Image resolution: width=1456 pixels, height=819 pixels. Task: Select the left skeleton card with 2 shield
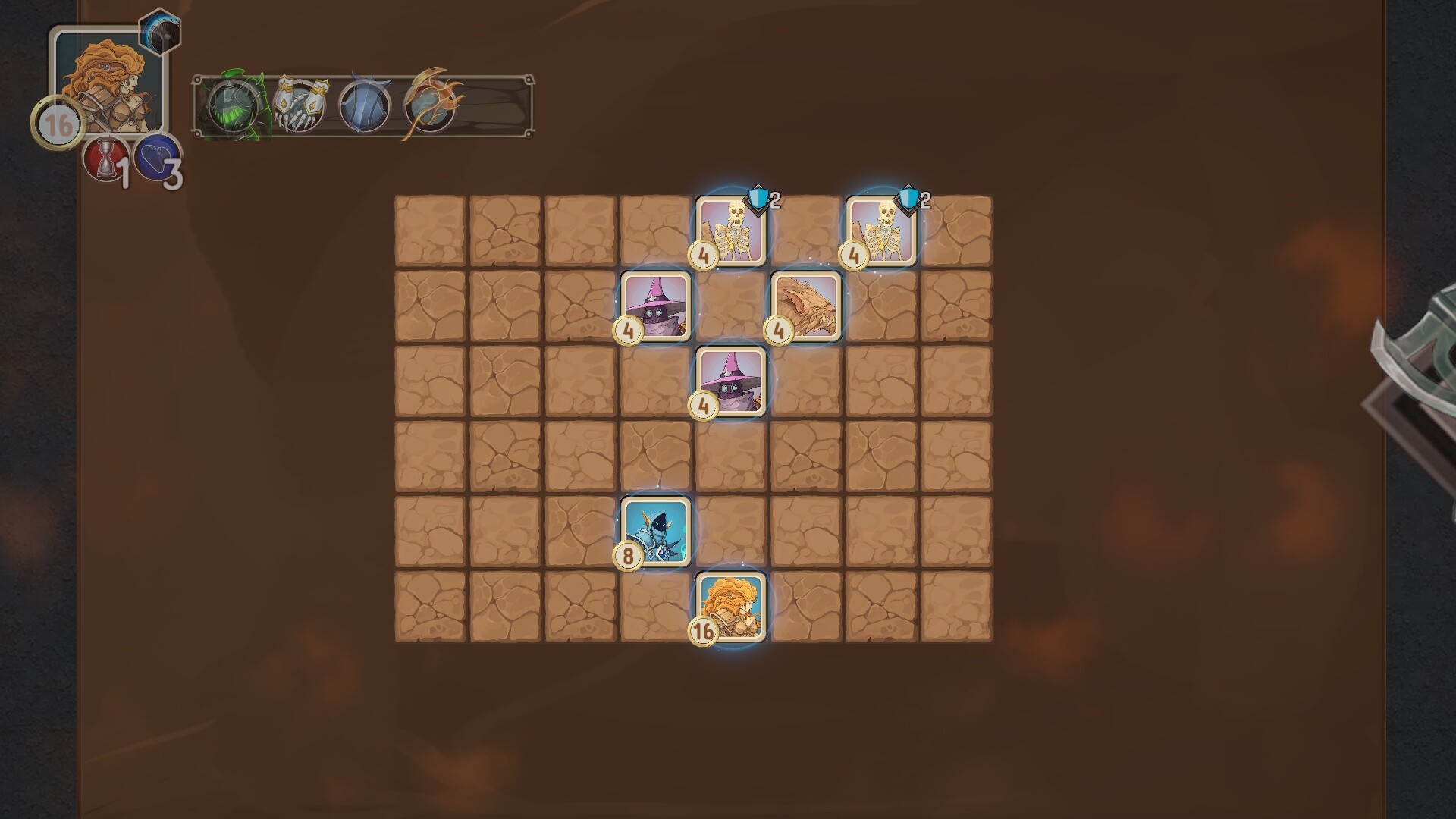[x=730, y=231]
